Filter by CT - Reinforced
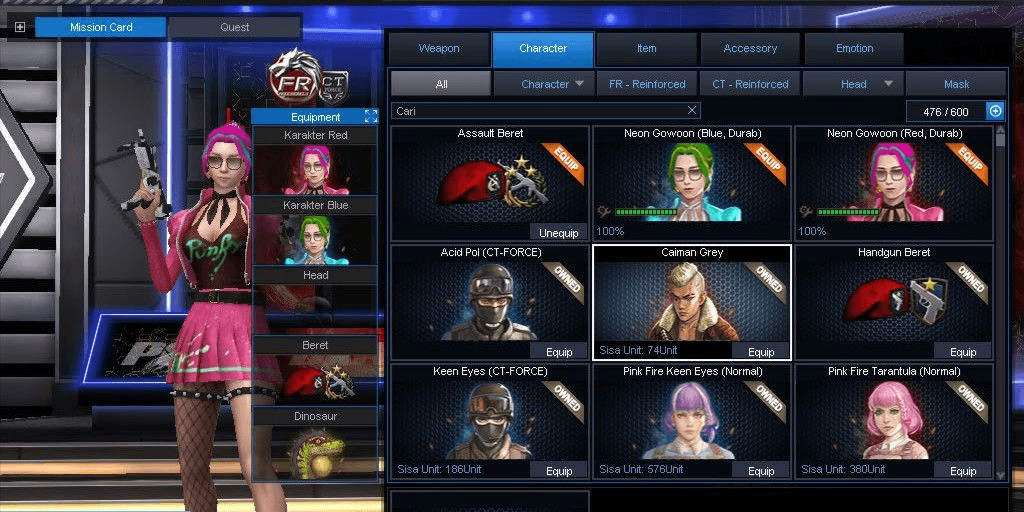This screenshot has width=1024, height=512. coord(750,84)
